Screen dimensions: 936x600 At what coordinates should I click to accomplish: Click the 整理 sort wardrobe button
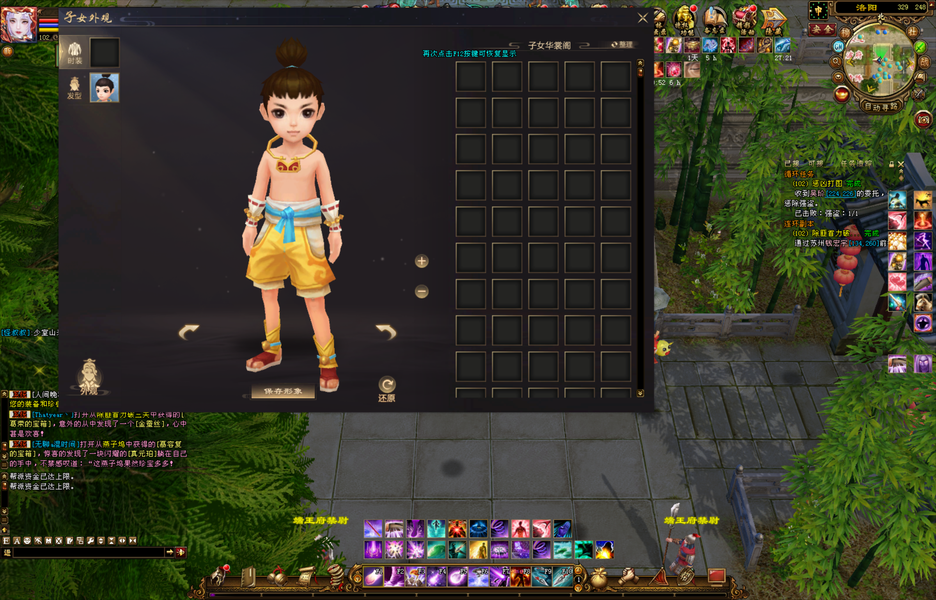(621, 45)
